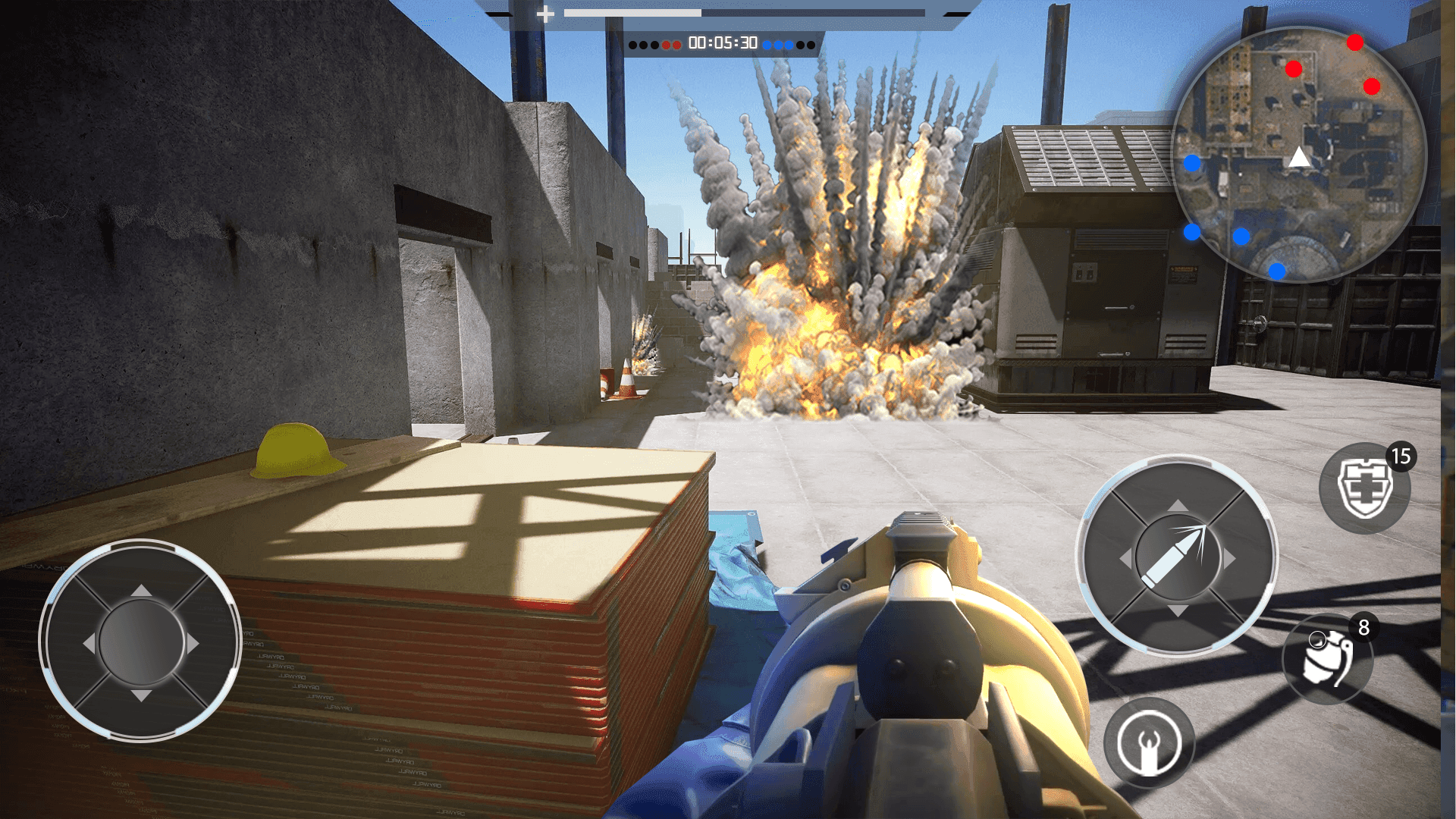Viewport: 1456px width, 819px height.
Task: Tap the white progress bar at top
Action: 631,12
